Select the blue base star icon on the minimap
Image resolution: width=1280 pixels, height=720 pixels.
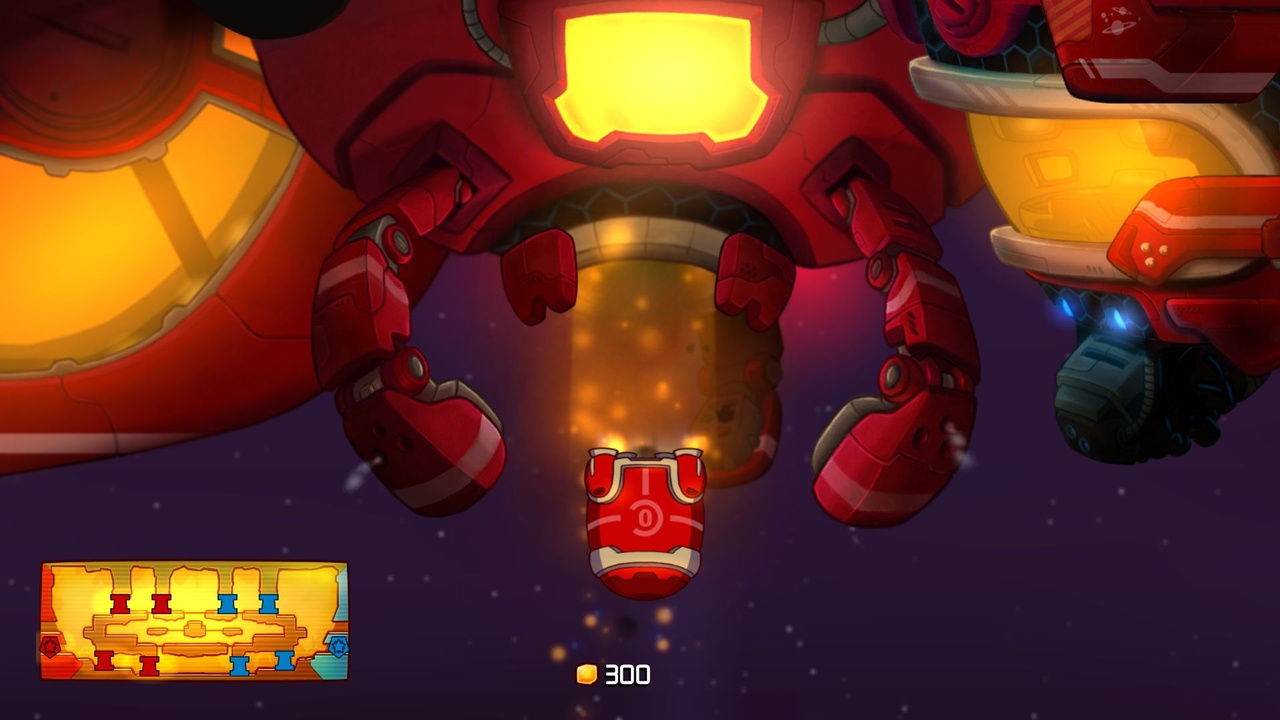tap(339, 645)
